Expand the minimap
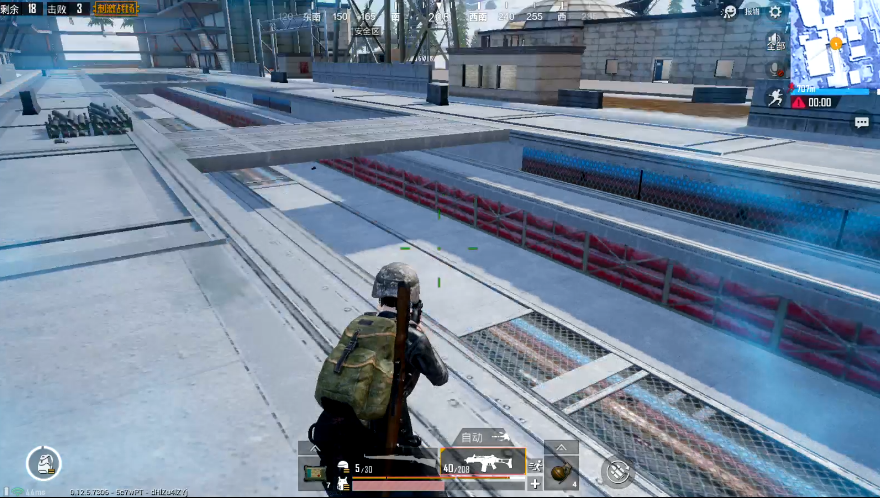The image size is (880, 498). (834, 43)
